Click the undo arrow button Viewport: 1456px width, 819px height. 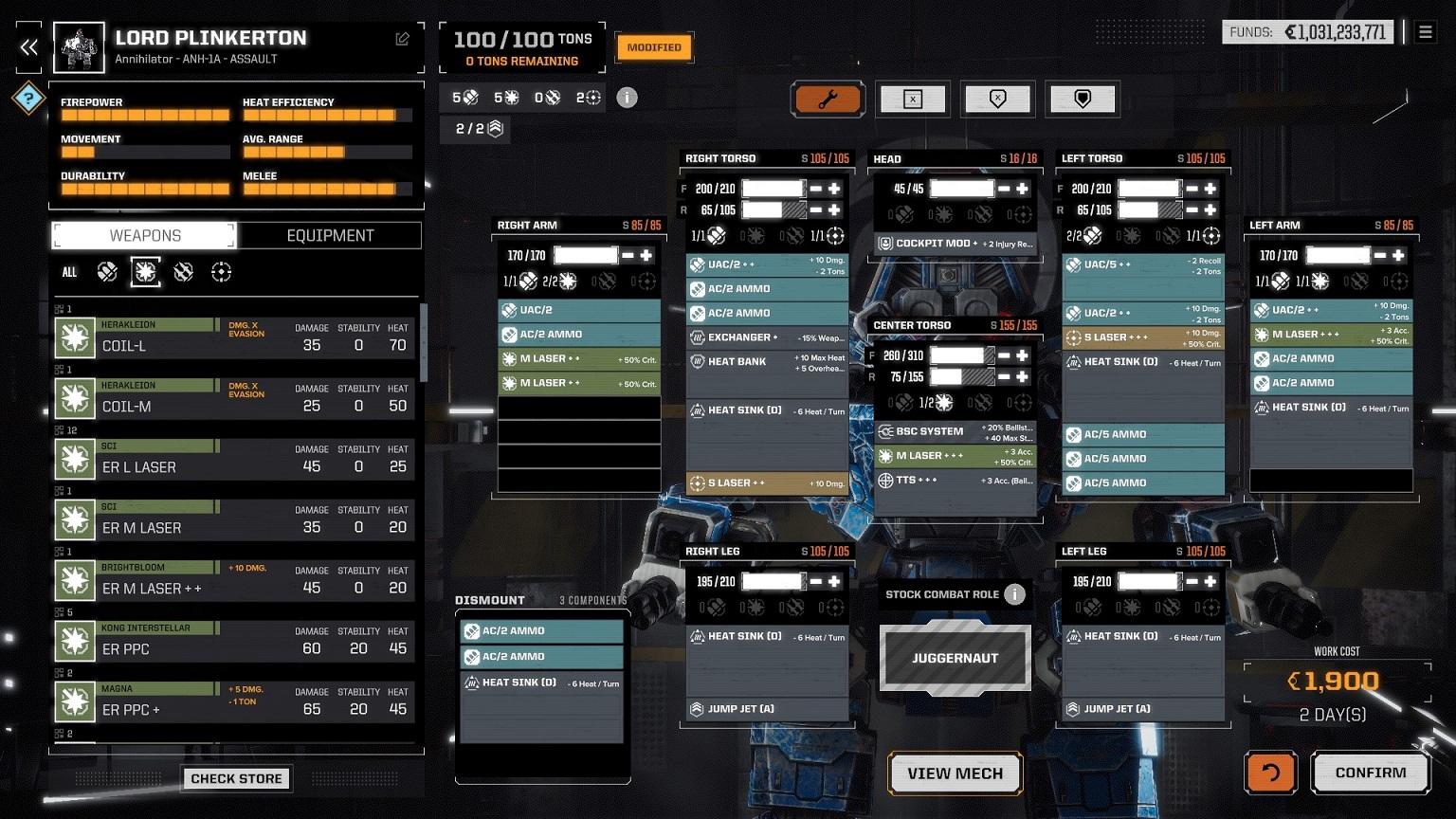coord(1270,773)
